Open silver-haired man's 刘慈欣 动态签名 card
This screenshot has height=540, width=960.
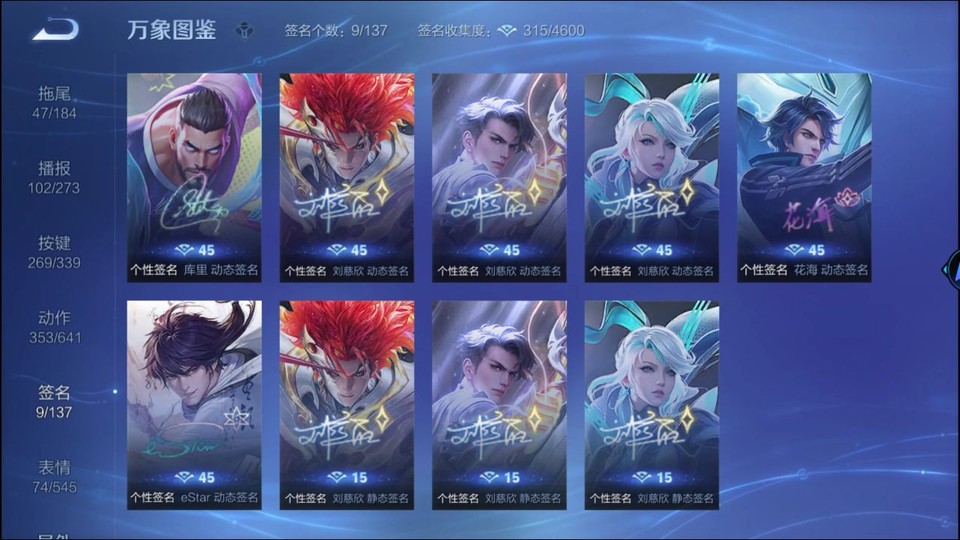point(499,176)
